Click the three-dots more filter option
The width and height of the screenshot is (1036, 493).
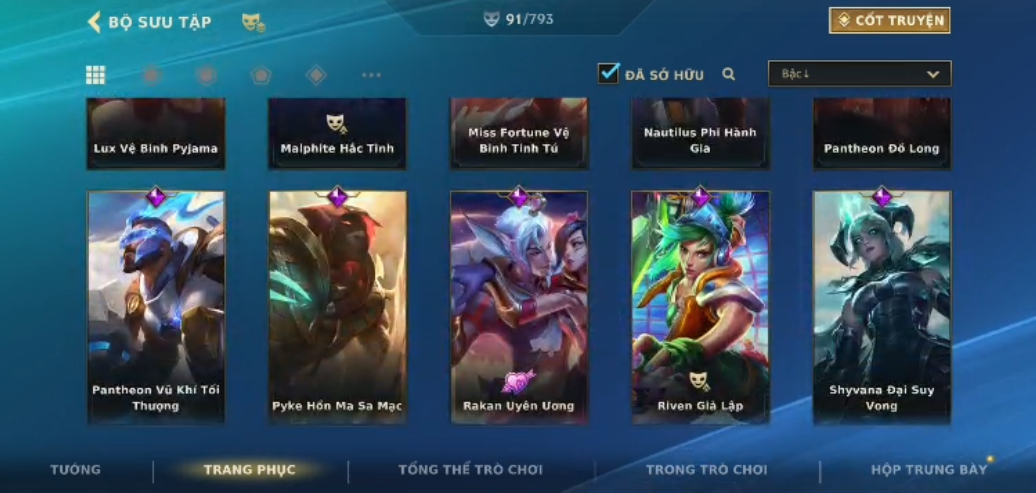(371, 75)
